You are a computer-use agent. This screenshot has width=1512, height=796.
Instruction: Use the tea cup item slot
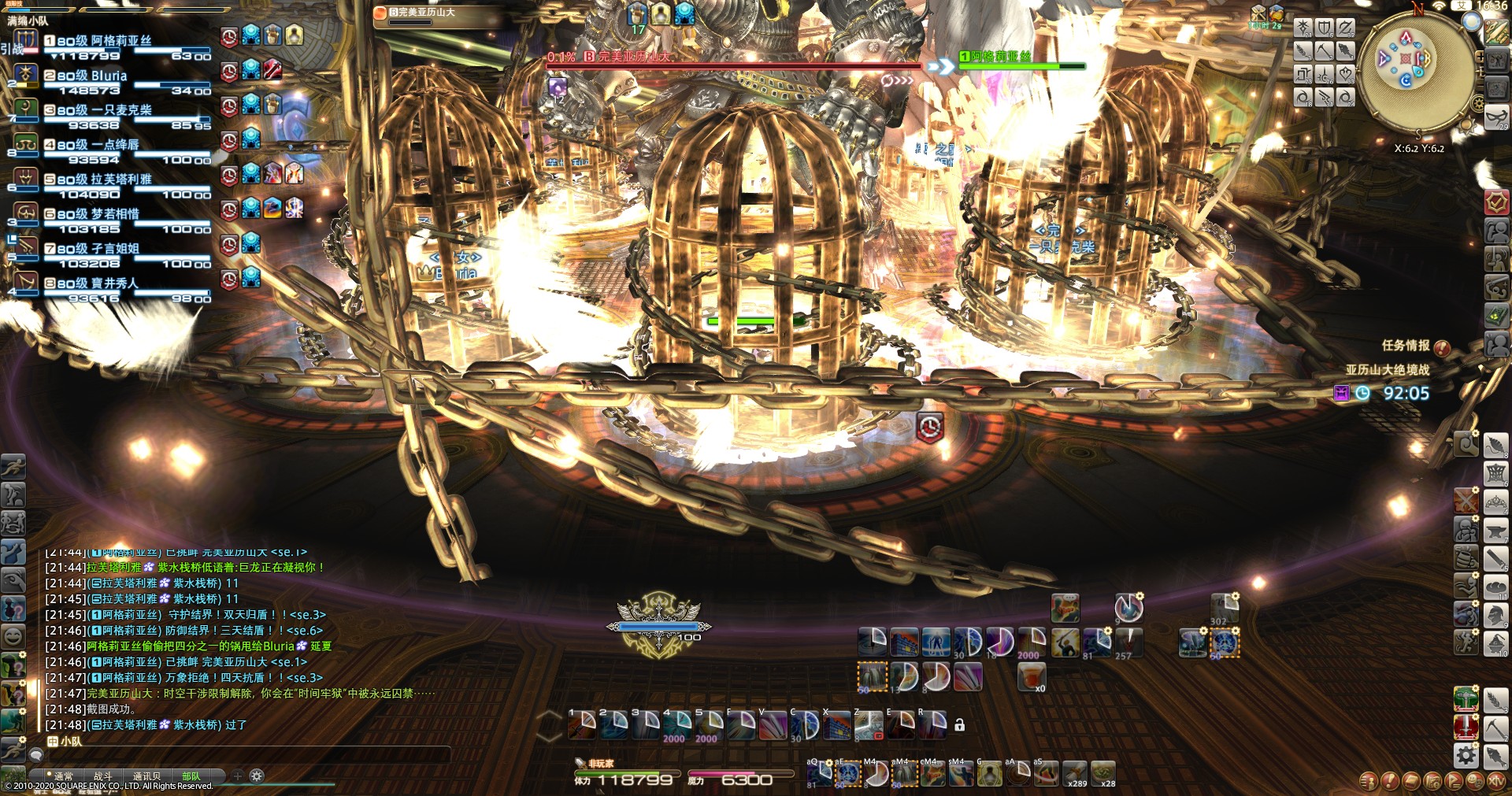(1032, 676)
